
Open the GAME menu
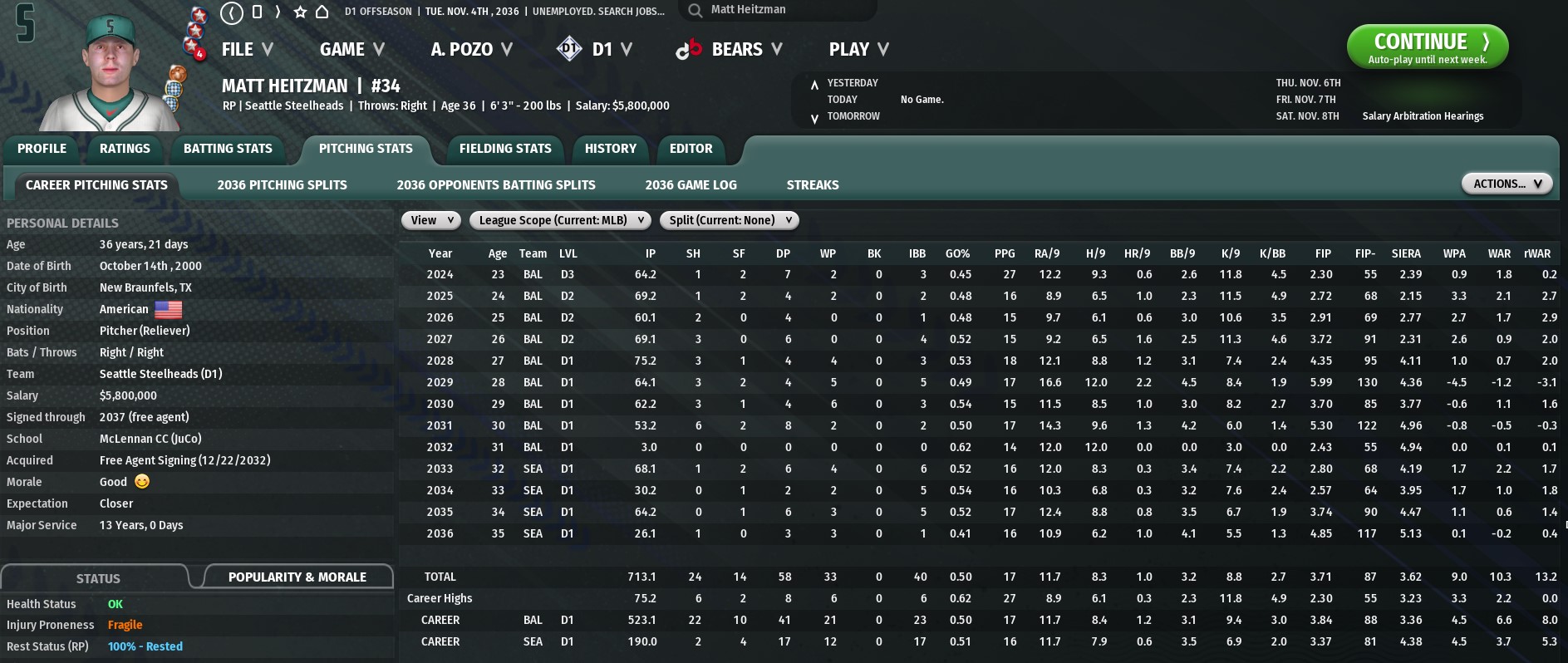click(351, 50)
